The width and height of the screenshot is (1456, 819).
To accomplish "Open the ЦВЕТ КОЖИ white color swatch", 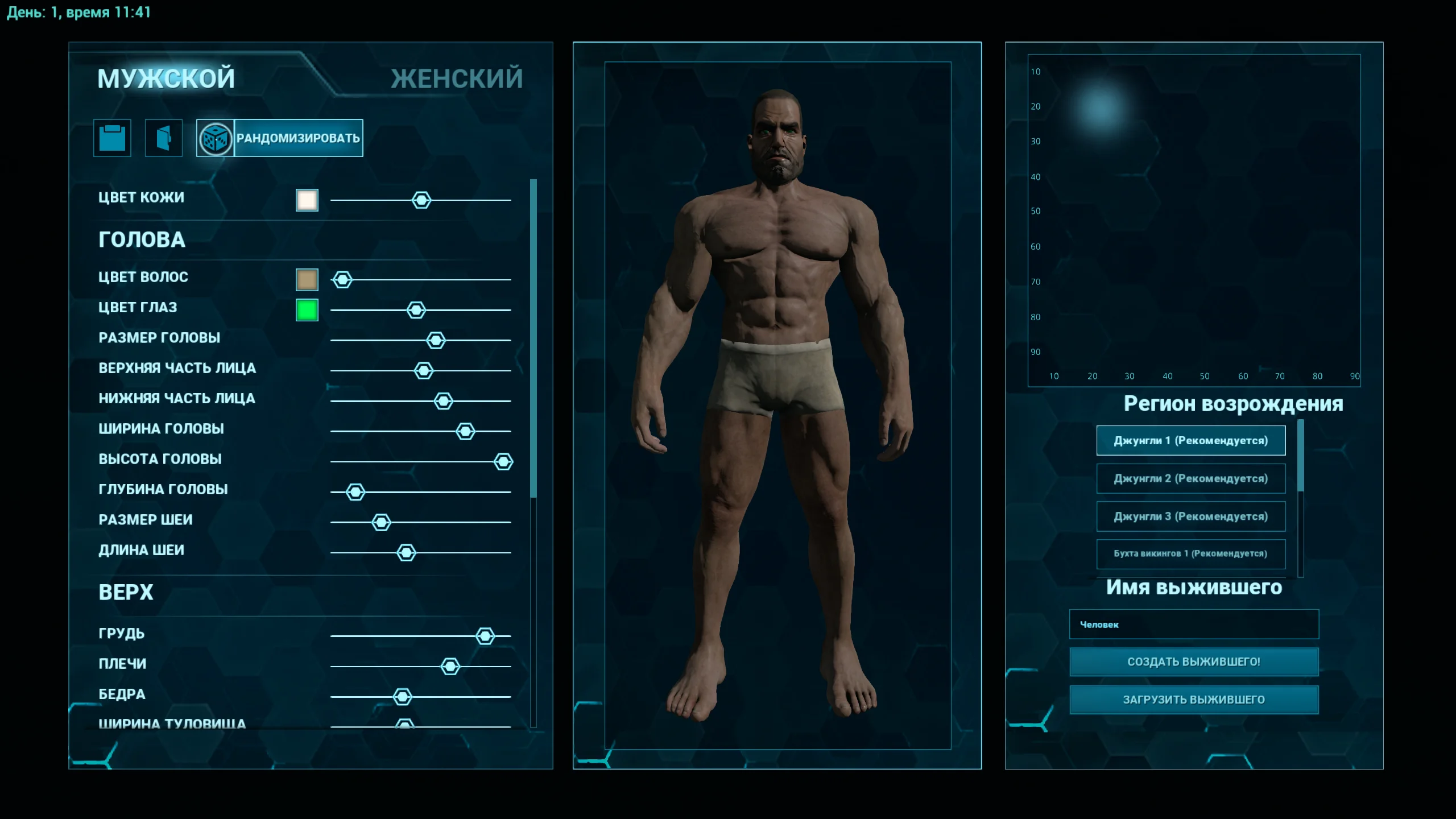I will point(307,200).
